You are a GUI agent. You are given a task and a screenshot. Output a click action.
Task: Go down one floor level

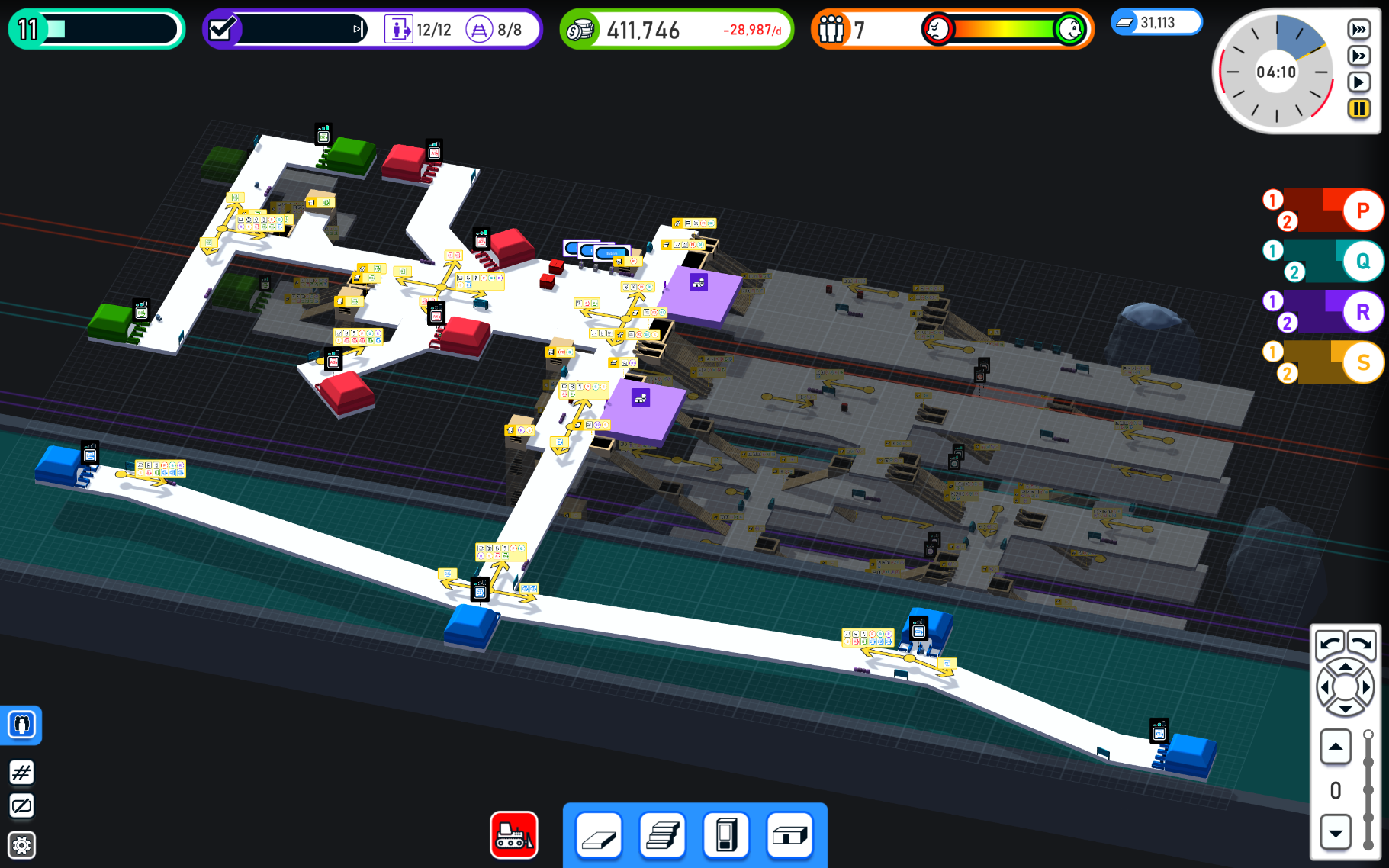(1336, 832)
